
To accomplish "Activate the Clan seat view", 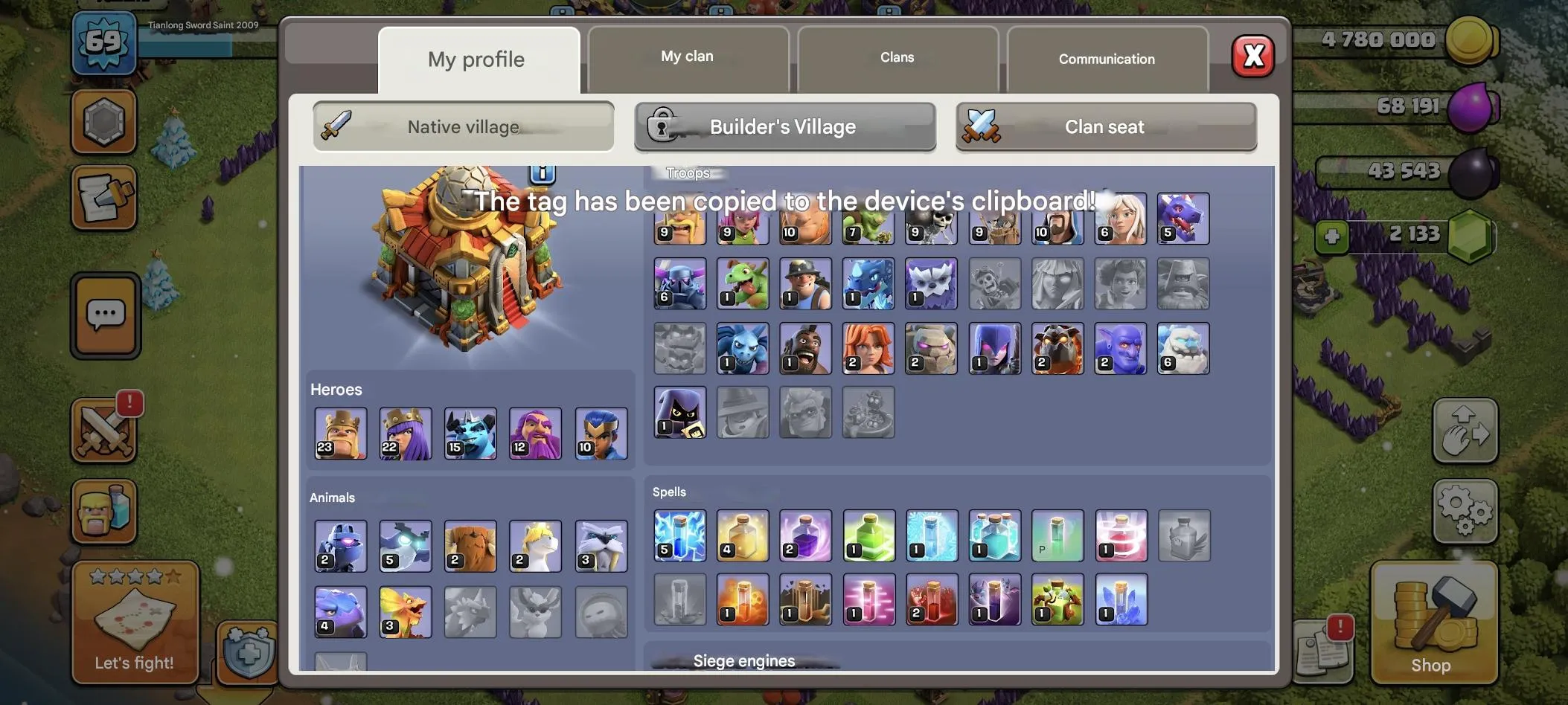I will point(1104,126).
